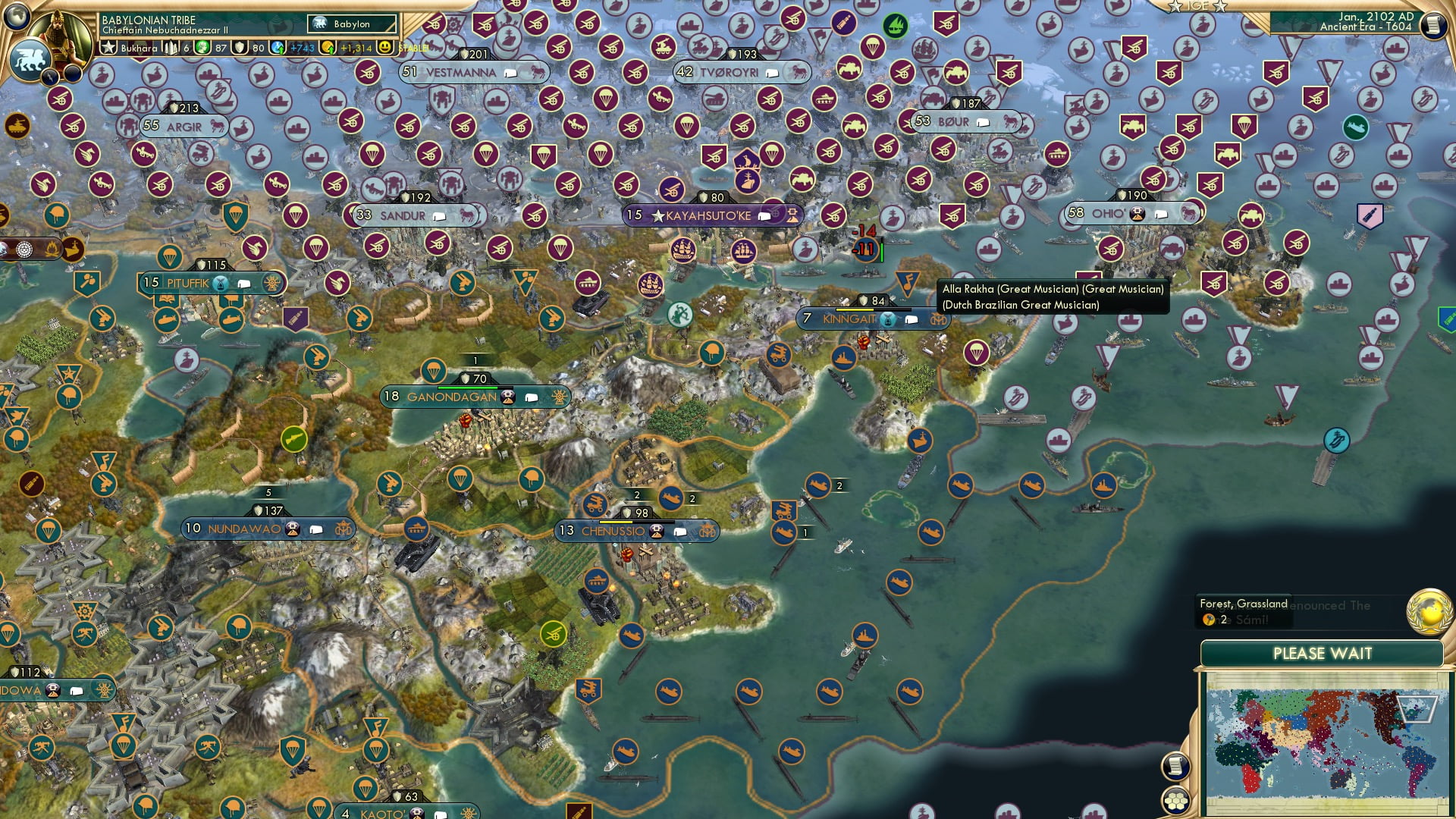Click the happiness smiley face in the resource bar
Screen dimensions: 1456x819
click(x=387, y=47)
